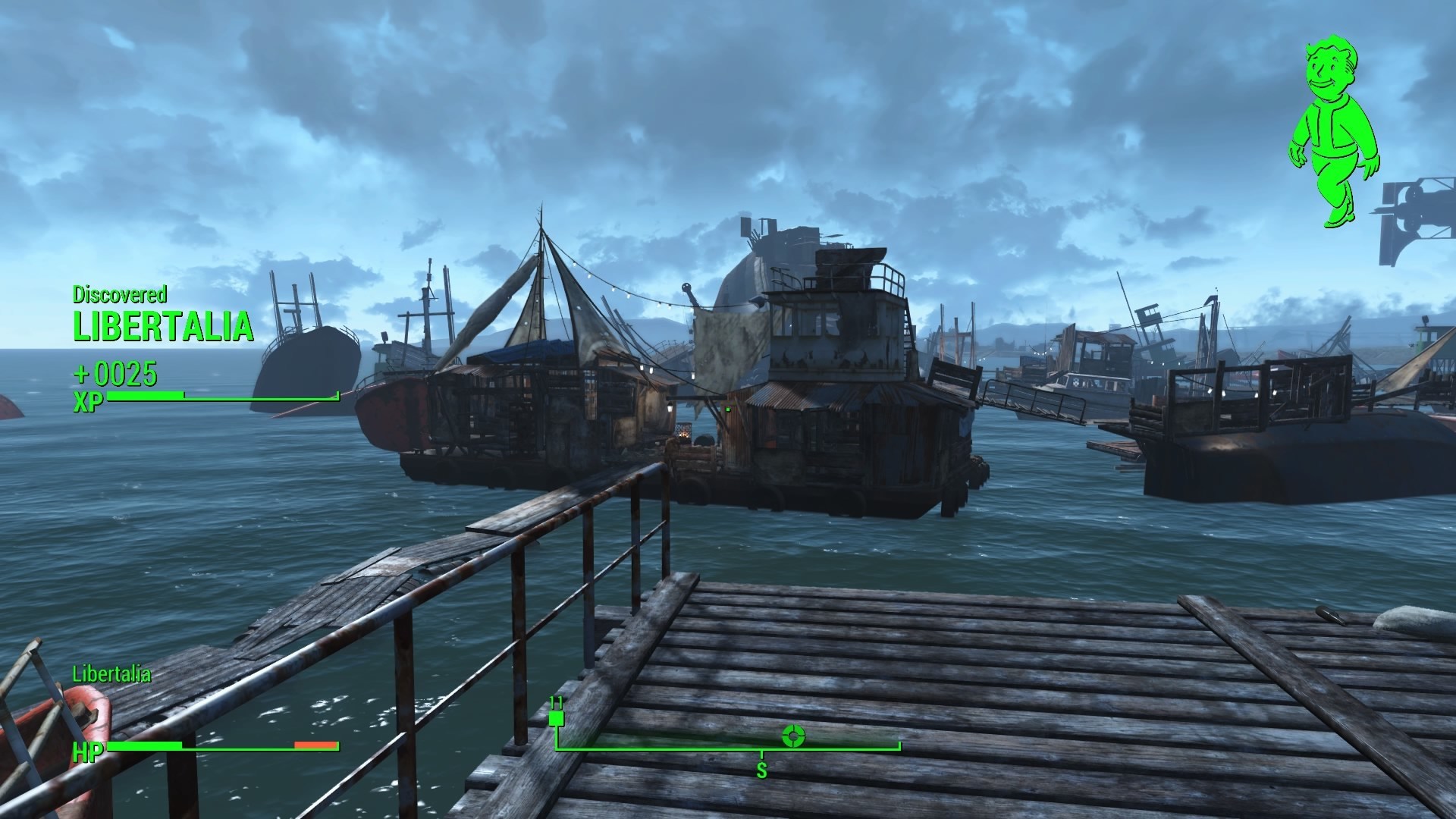Screen dimensions: 1456x819
Task: Select the circular target marker on the compass
Action: pos(793,736)
